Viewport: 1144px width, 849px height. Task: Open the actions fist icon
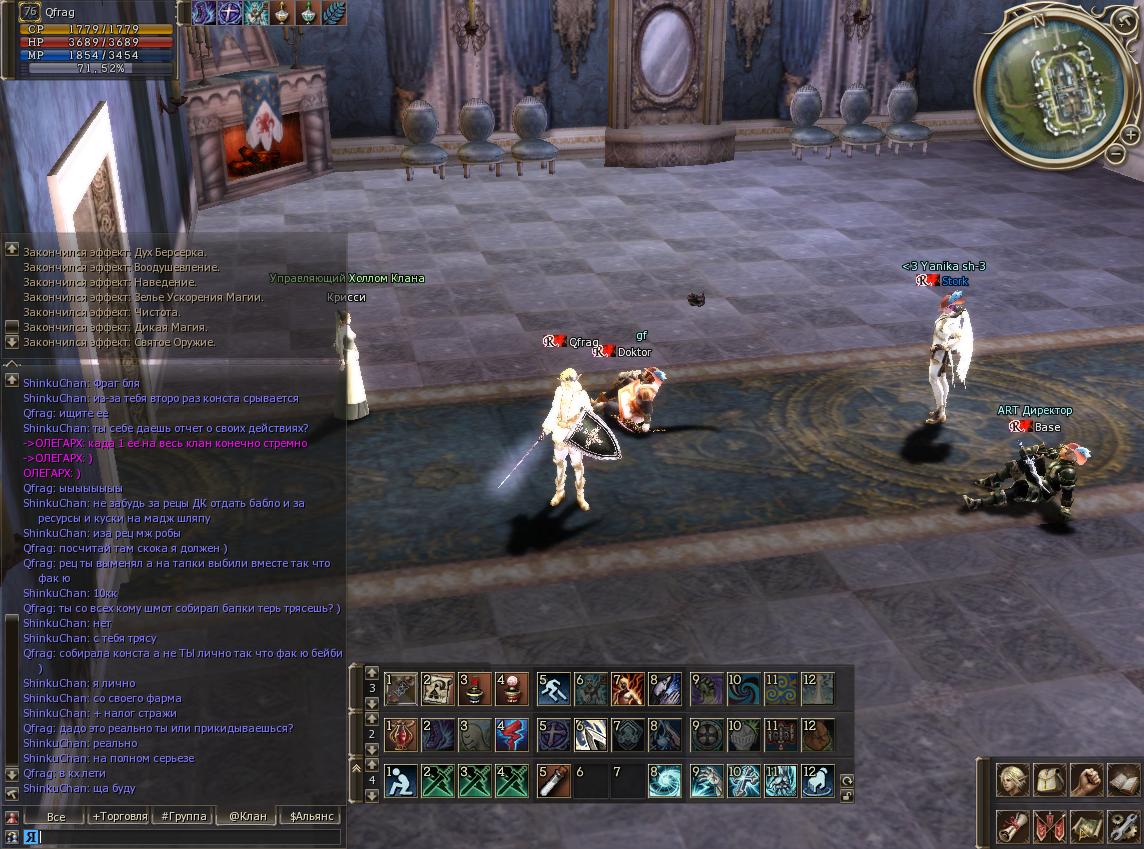[x=1087, y=780]
